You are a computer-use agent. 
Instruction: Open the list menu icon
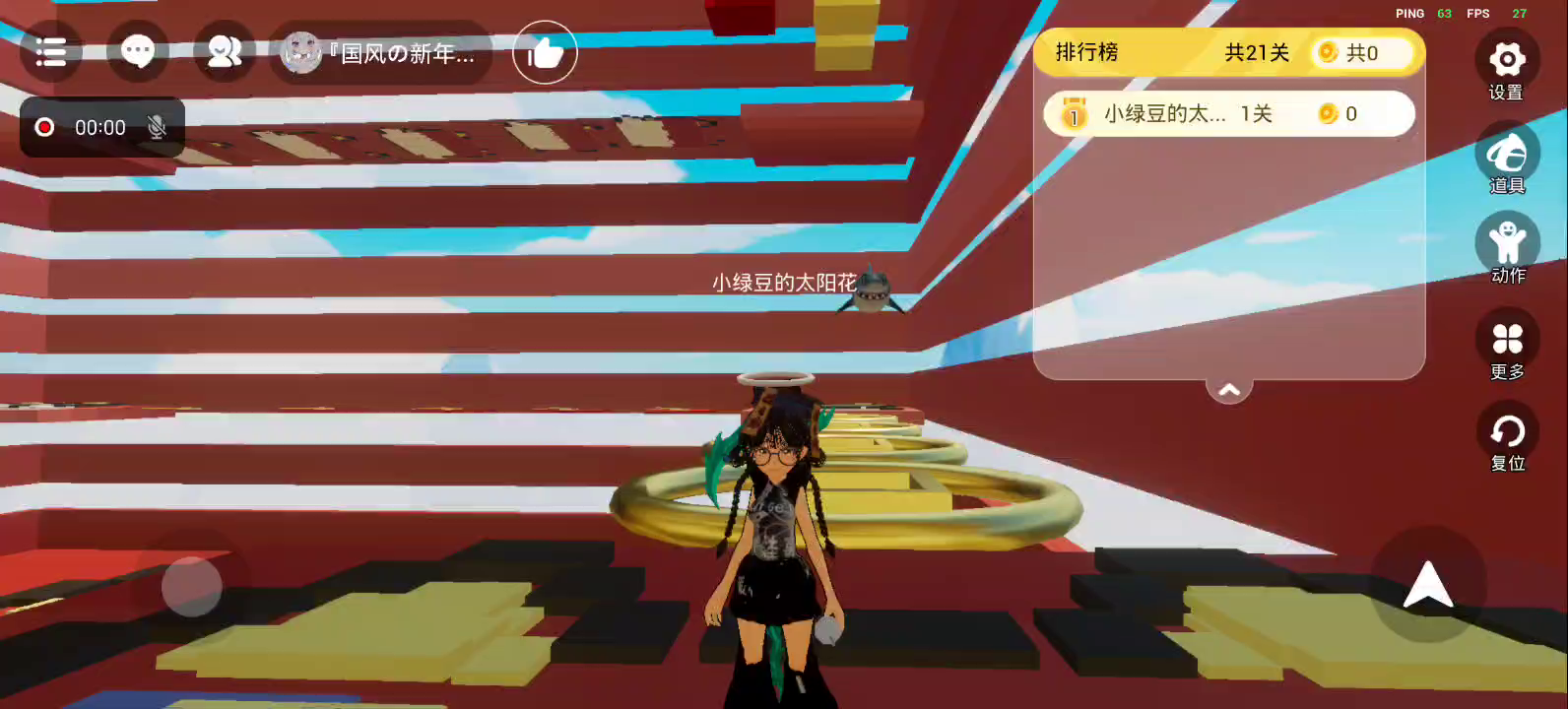[50, 52]
